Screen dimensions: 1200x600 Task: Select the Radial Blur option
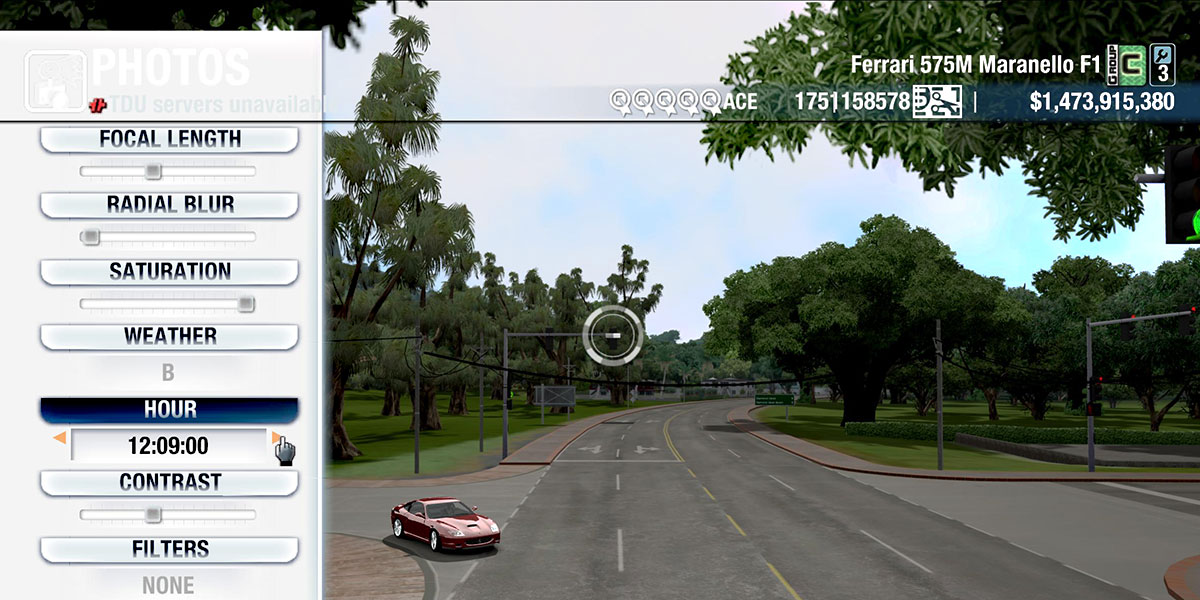click(169, 205)
